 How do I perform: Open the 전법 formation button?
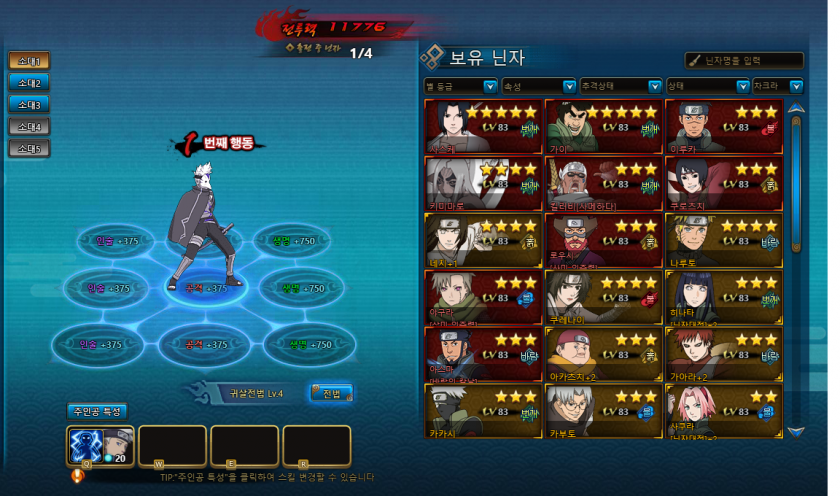point(331,393)
